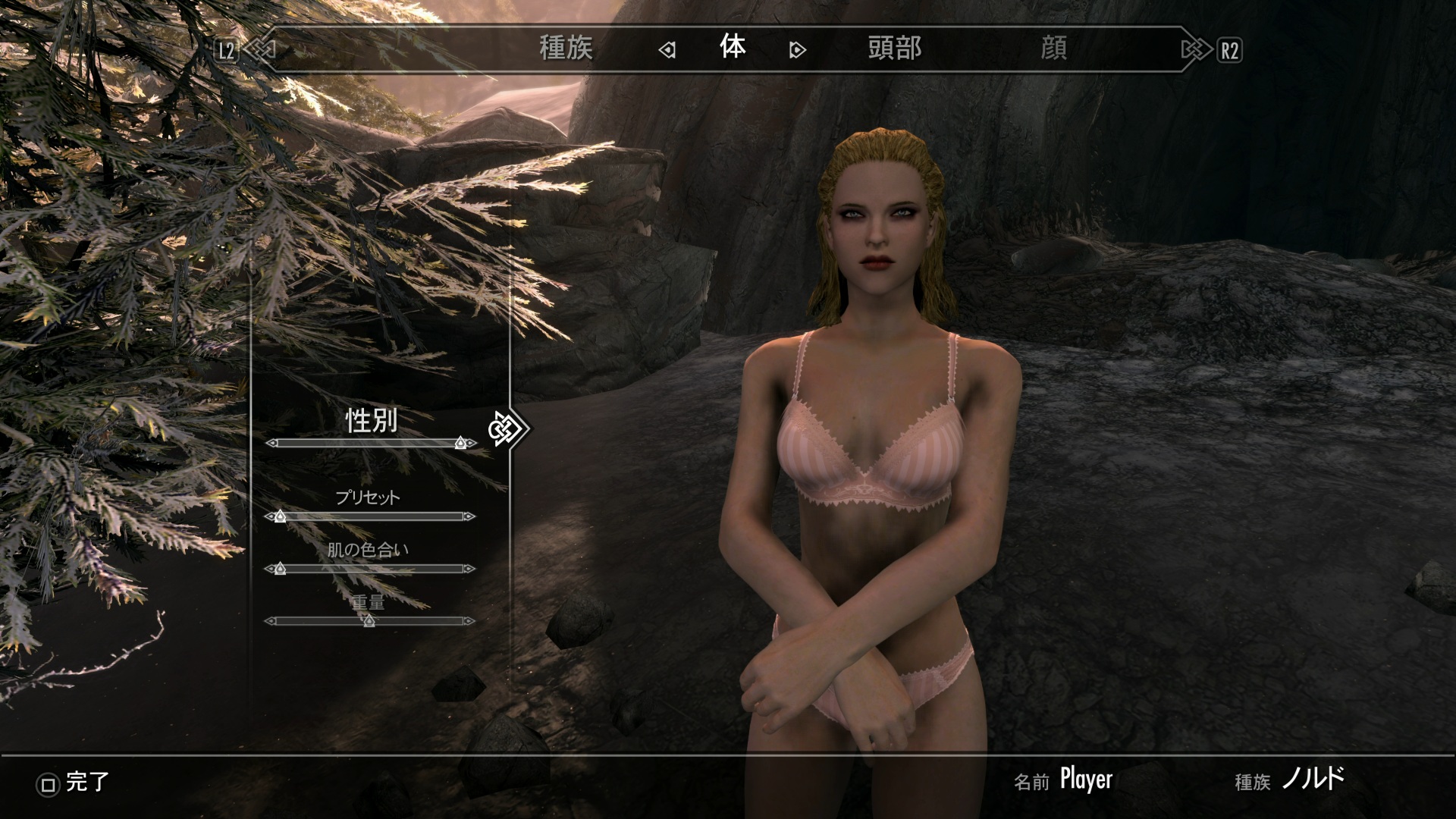The height and width of the screenshot is (819, 1456).
Task: Click the left arrow beside 体
Action: [667, 51]
